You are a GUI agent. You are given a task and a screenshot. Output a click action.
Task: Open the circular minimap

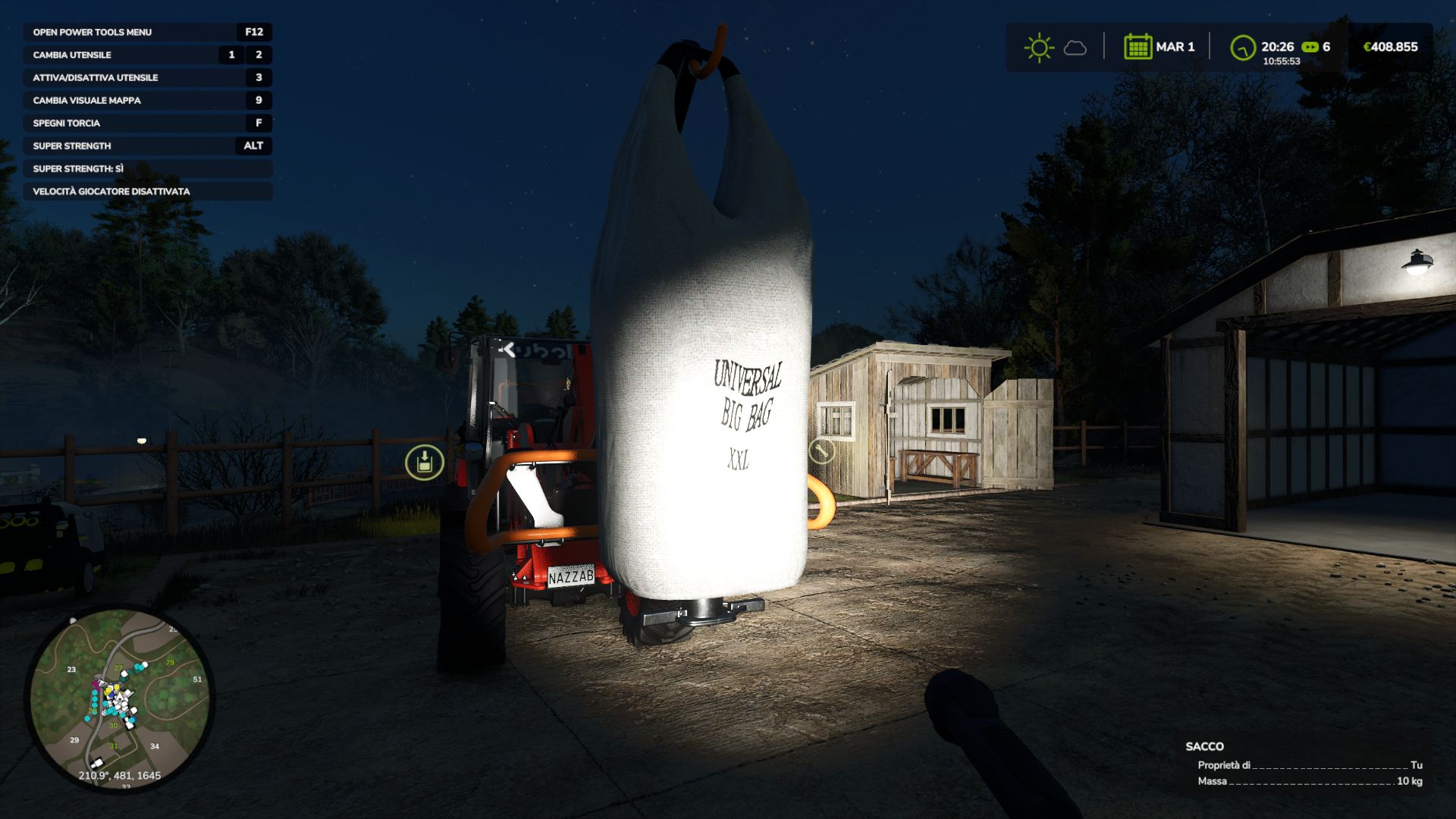120,698
